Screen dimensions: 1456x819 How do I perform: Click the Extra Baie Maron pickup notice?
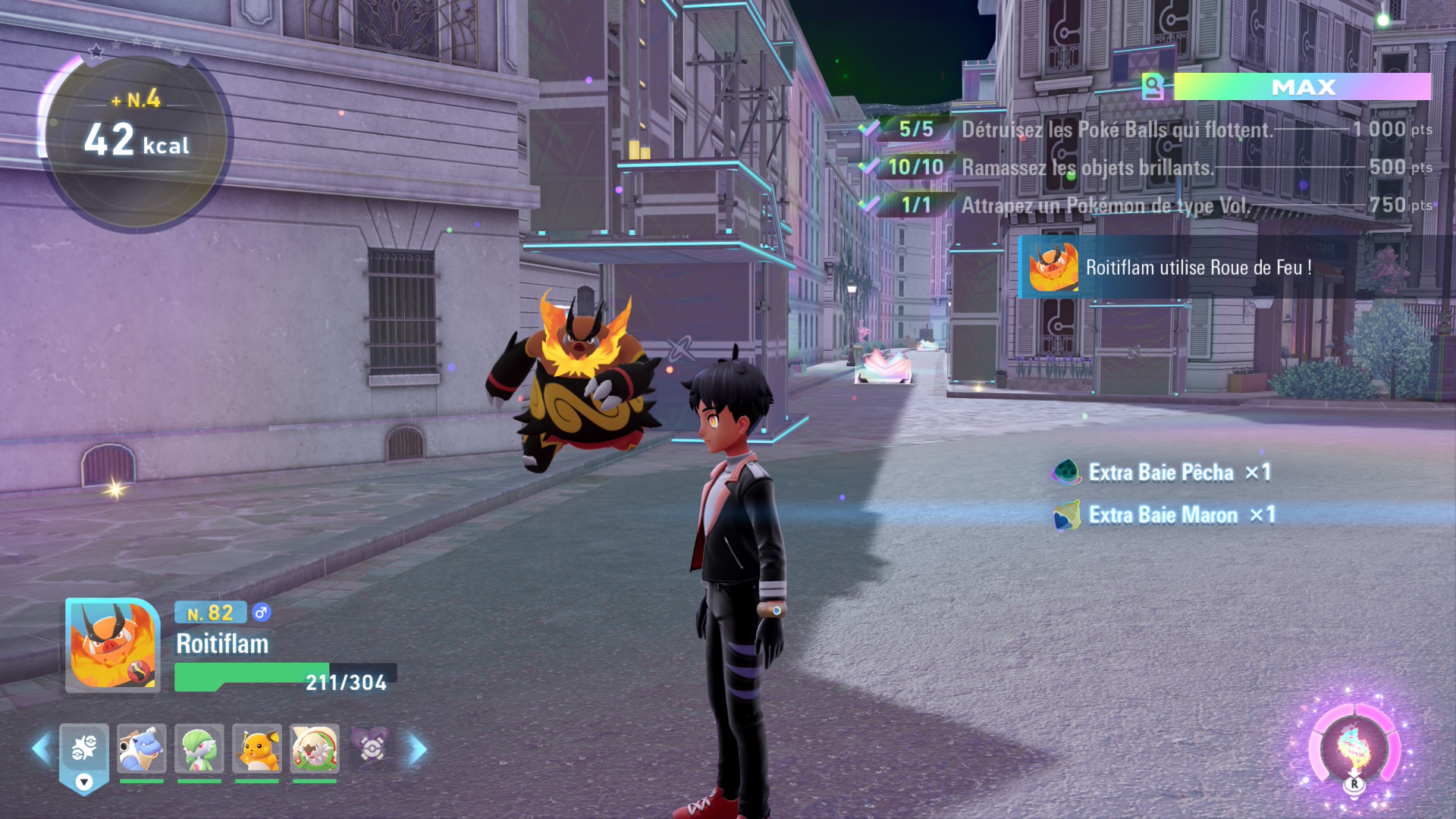click(x=1163, y=516)
